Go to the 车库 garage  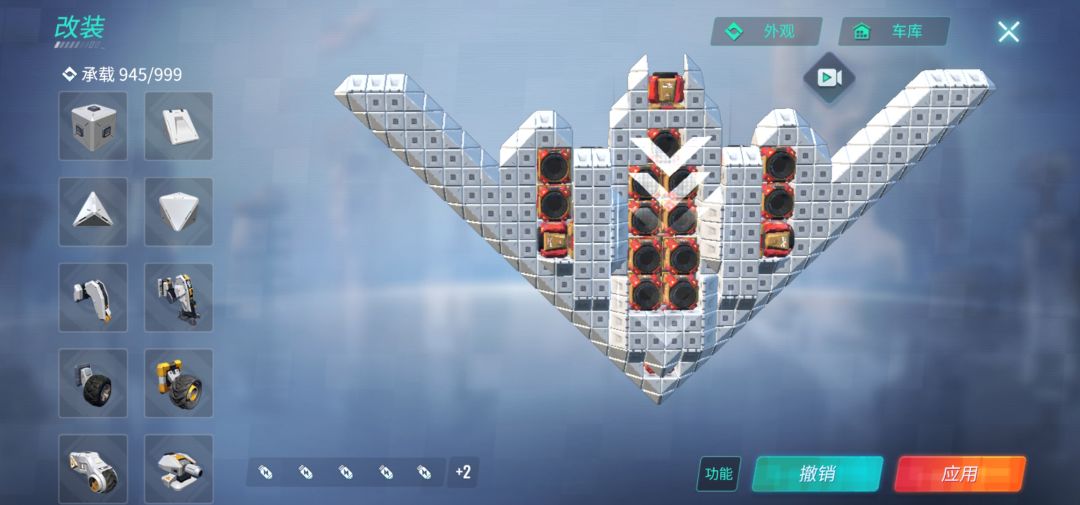click(894, 31)
